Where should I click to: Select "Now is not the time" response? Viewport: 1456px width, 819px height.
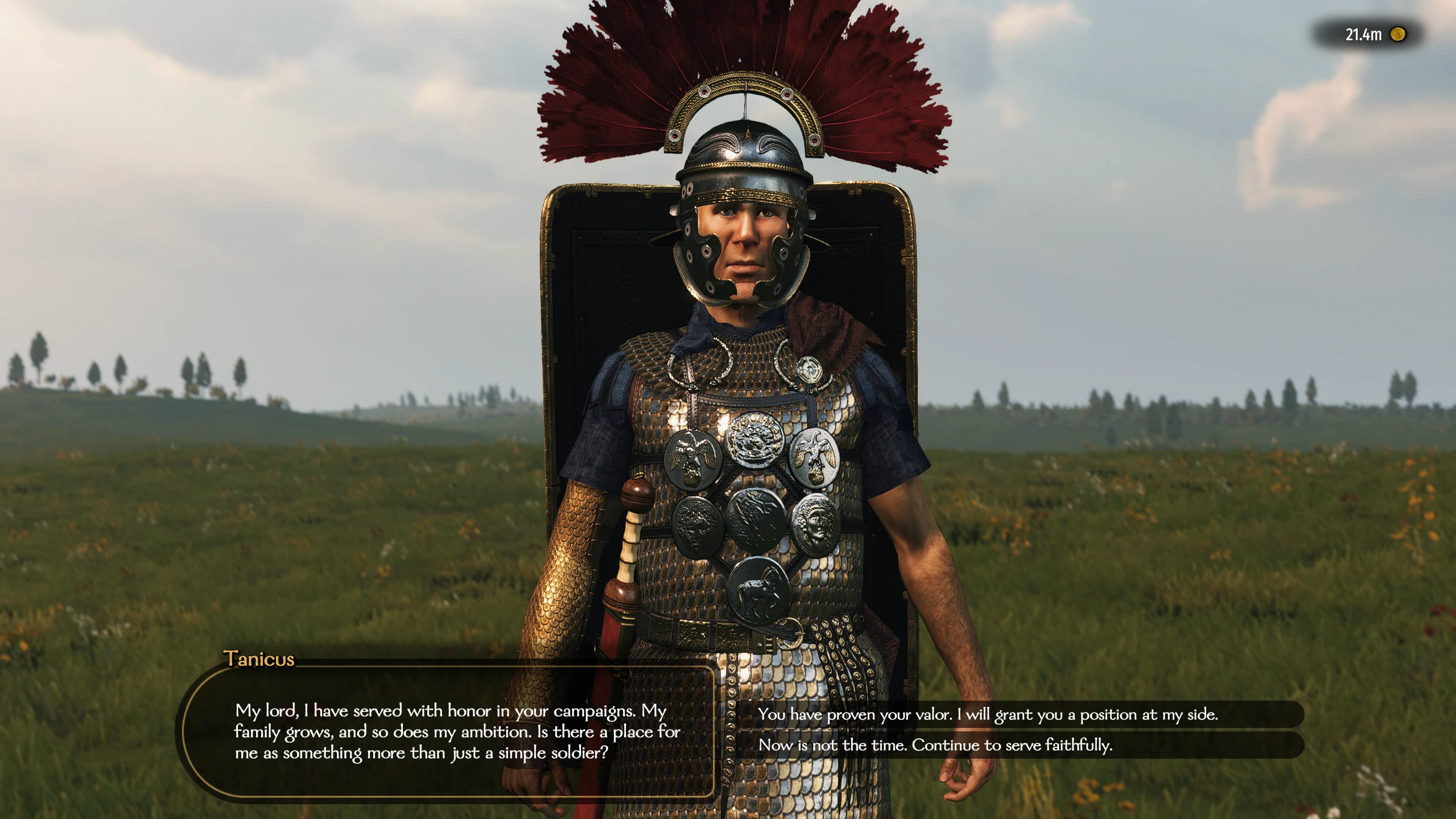(x=935, y=745)
